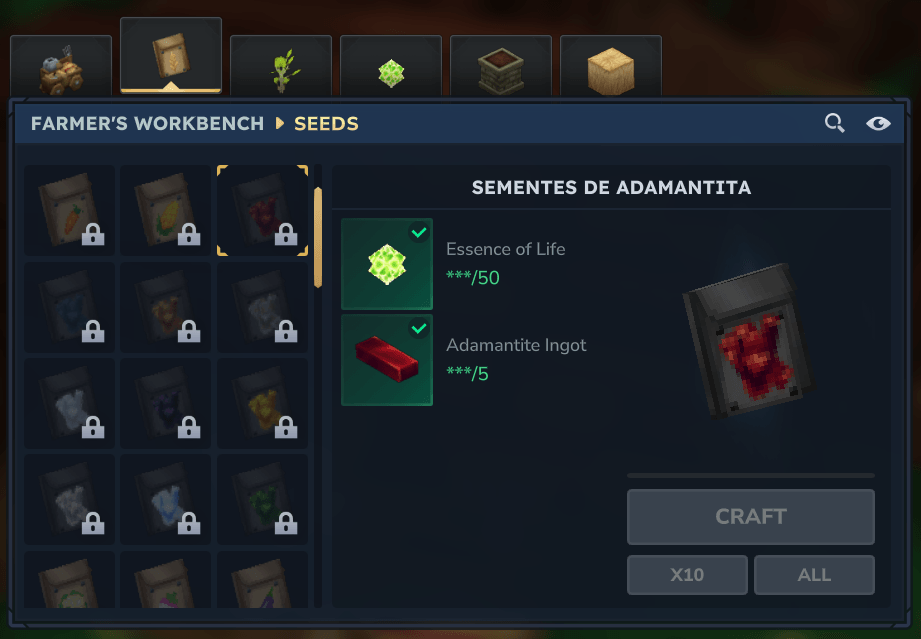Select the locked dark green seeds recipe
921x639 pixels.
point(262,499)
